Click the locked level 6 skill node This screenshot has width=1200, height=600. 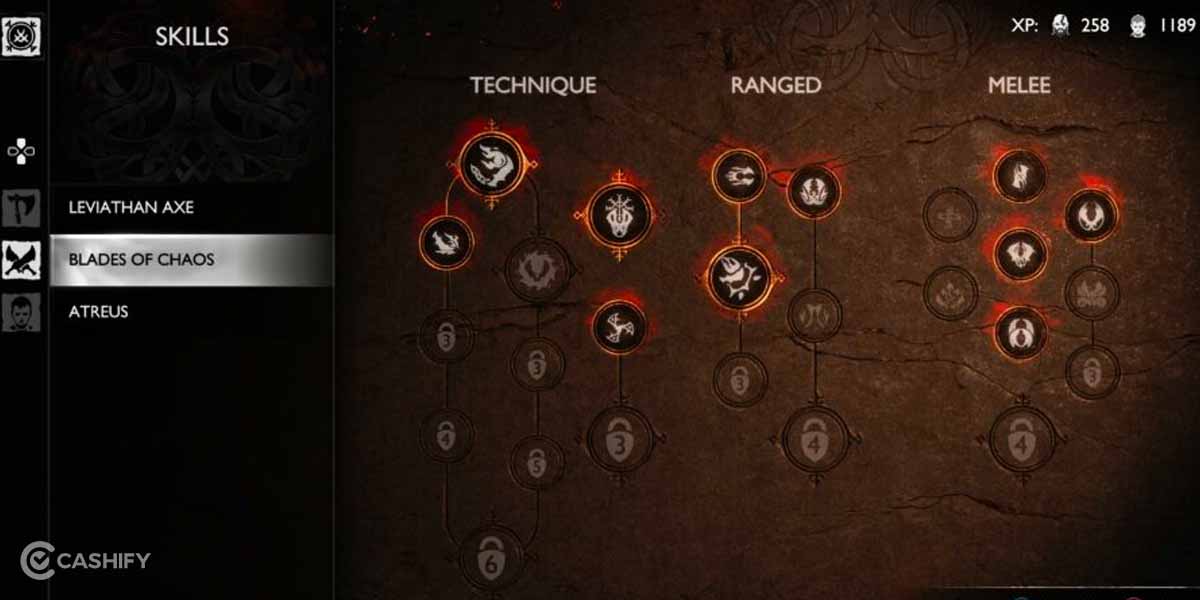click(x=492, y=556)
